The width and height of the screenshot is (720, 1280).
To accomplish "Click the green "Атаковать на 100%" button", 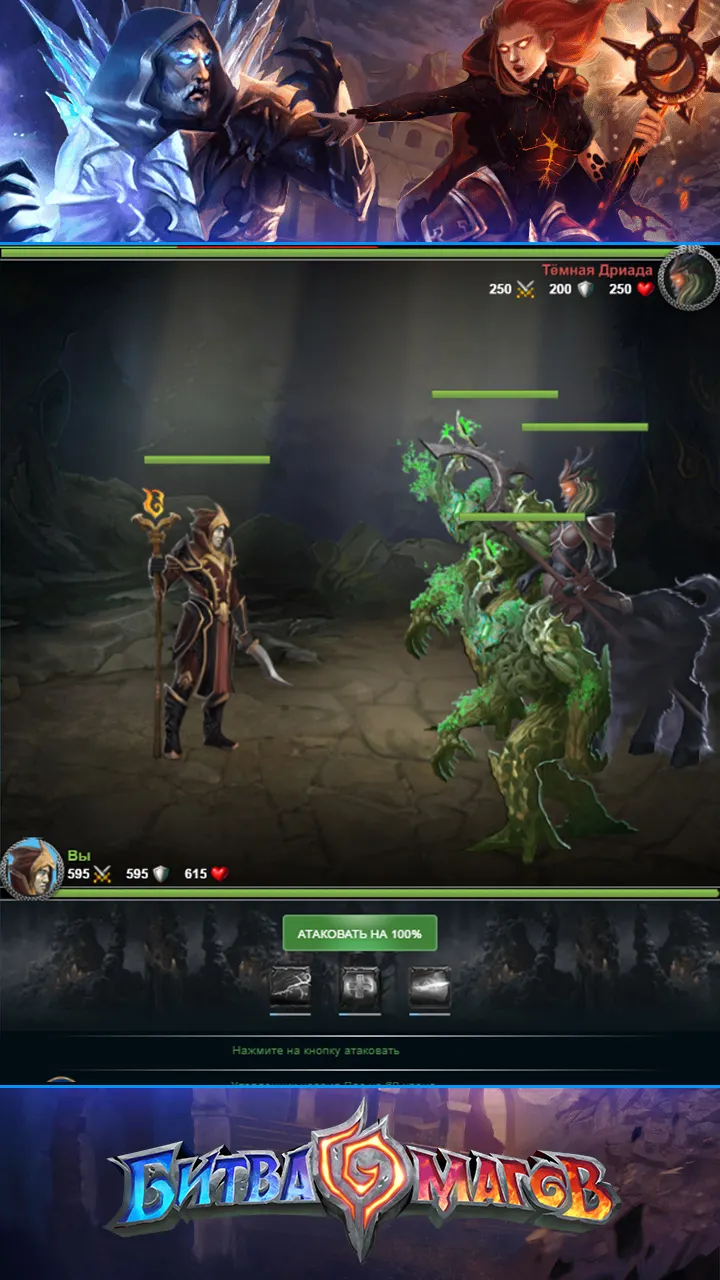I will point(360,933).
